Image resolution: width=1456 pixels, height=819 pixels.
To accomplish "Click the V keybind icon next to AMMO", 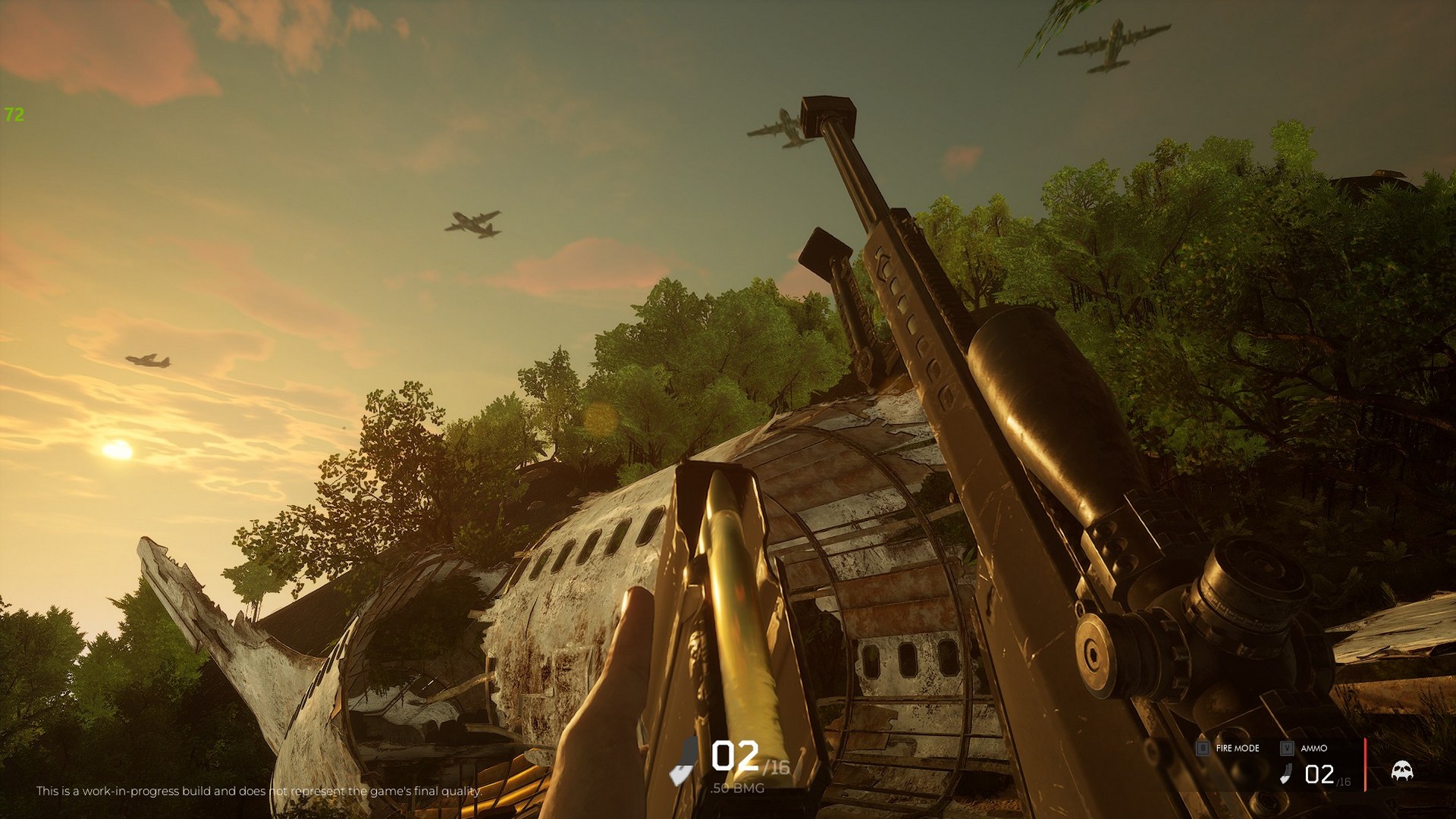I will (x=1286, y=746).
